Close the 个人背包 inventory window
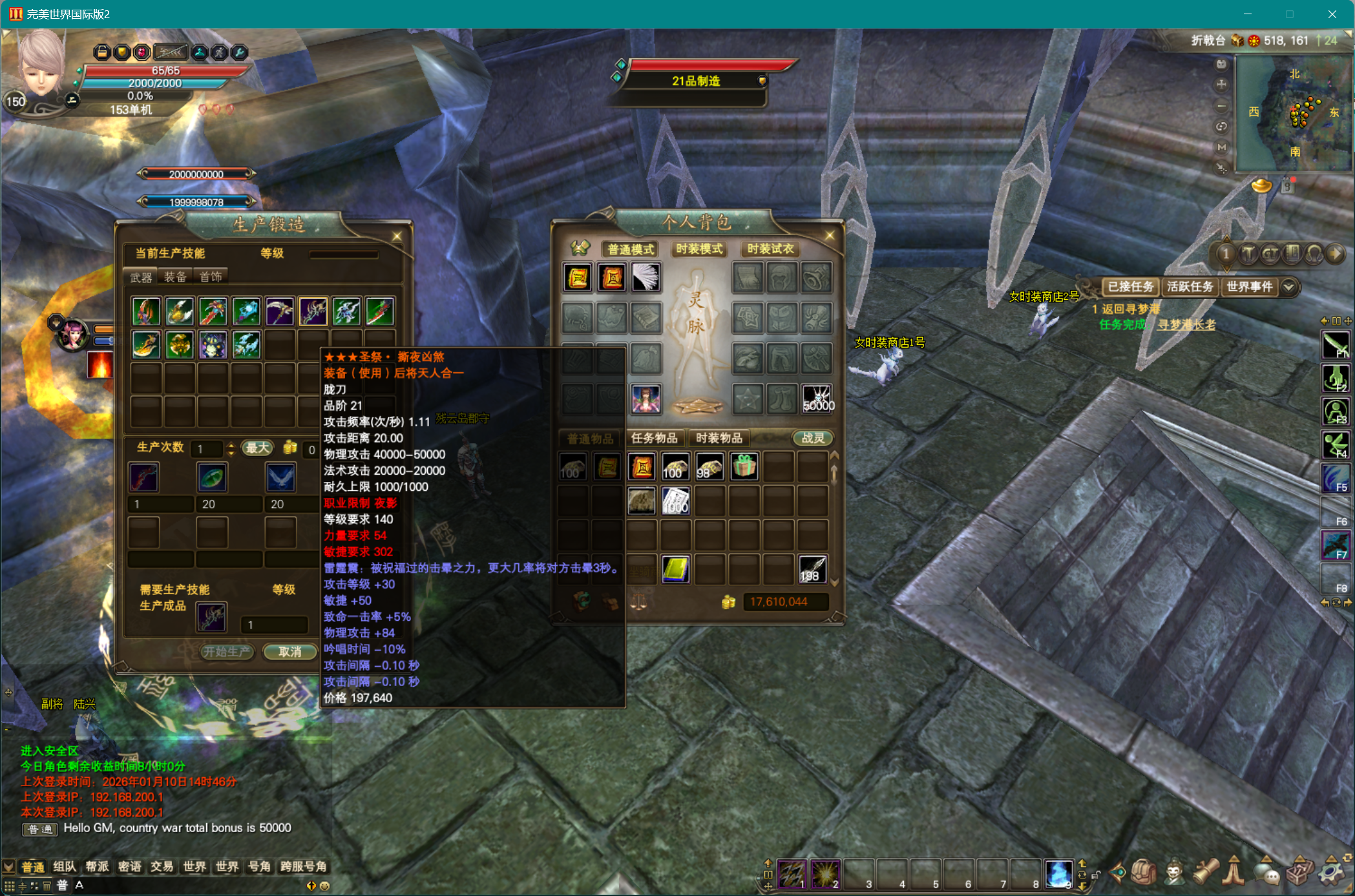Viewport: 1355px width, 896px height. [x=830, y=236]
